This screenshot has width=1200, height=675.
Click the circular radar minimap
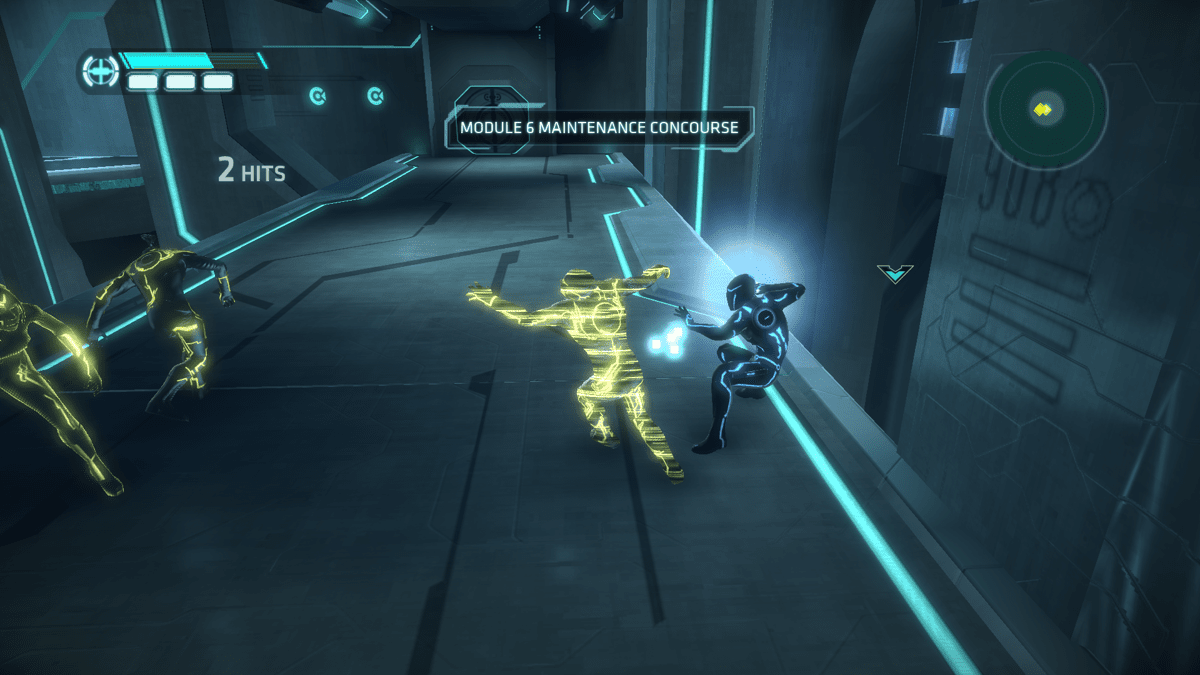1045,109
